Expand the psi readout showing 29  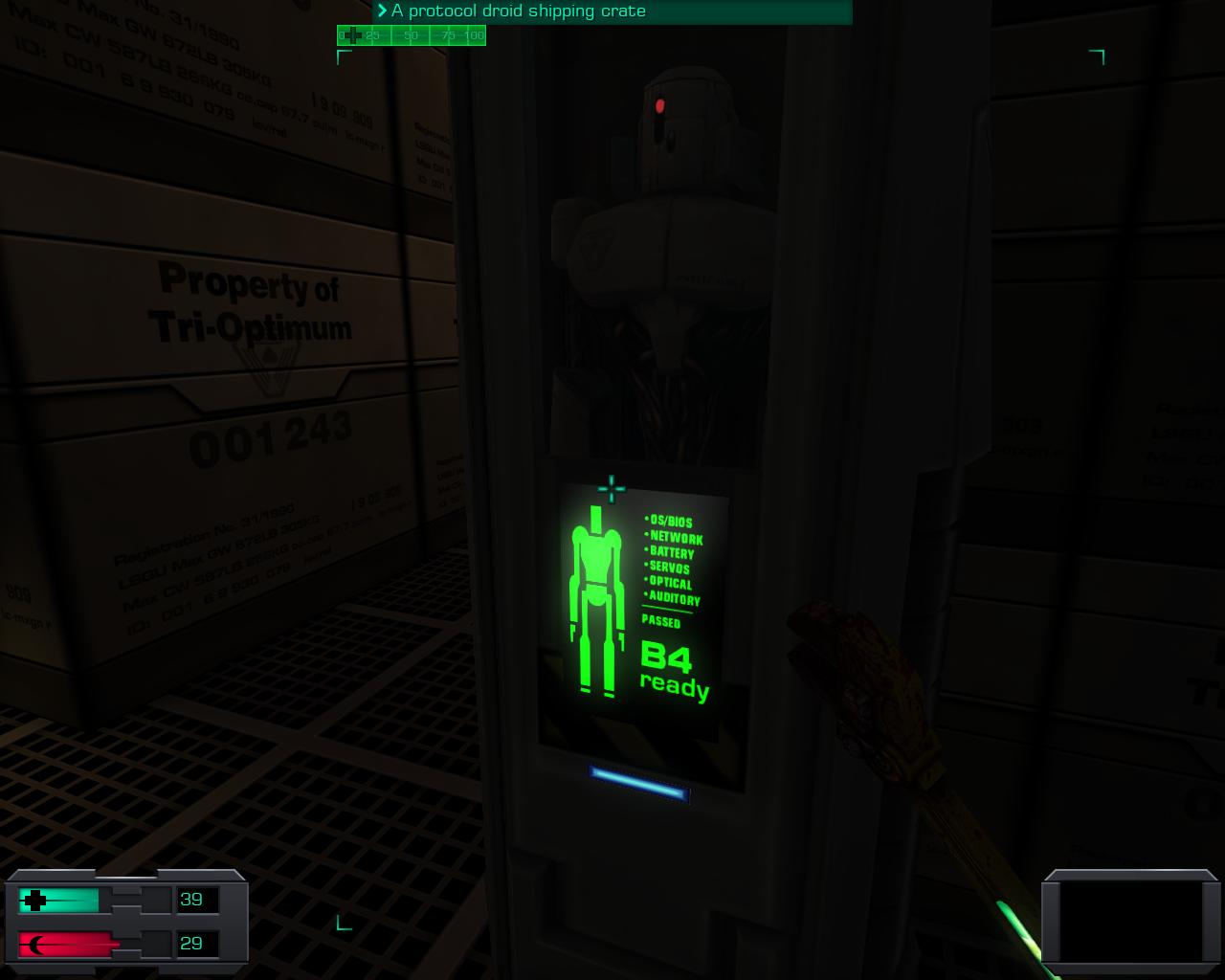tap(193, 944)
